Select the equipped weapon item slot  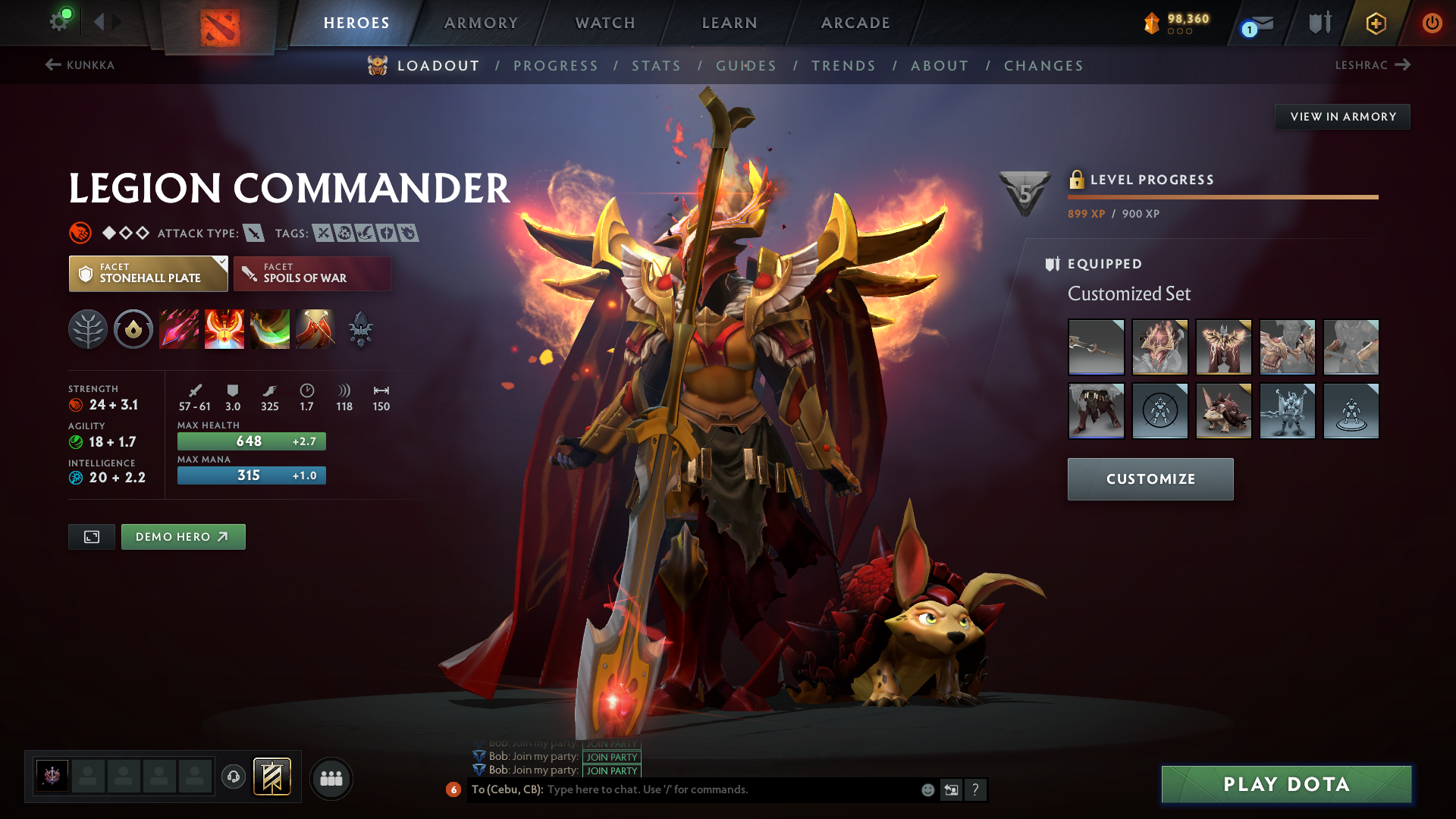[x=1096, y=347]
